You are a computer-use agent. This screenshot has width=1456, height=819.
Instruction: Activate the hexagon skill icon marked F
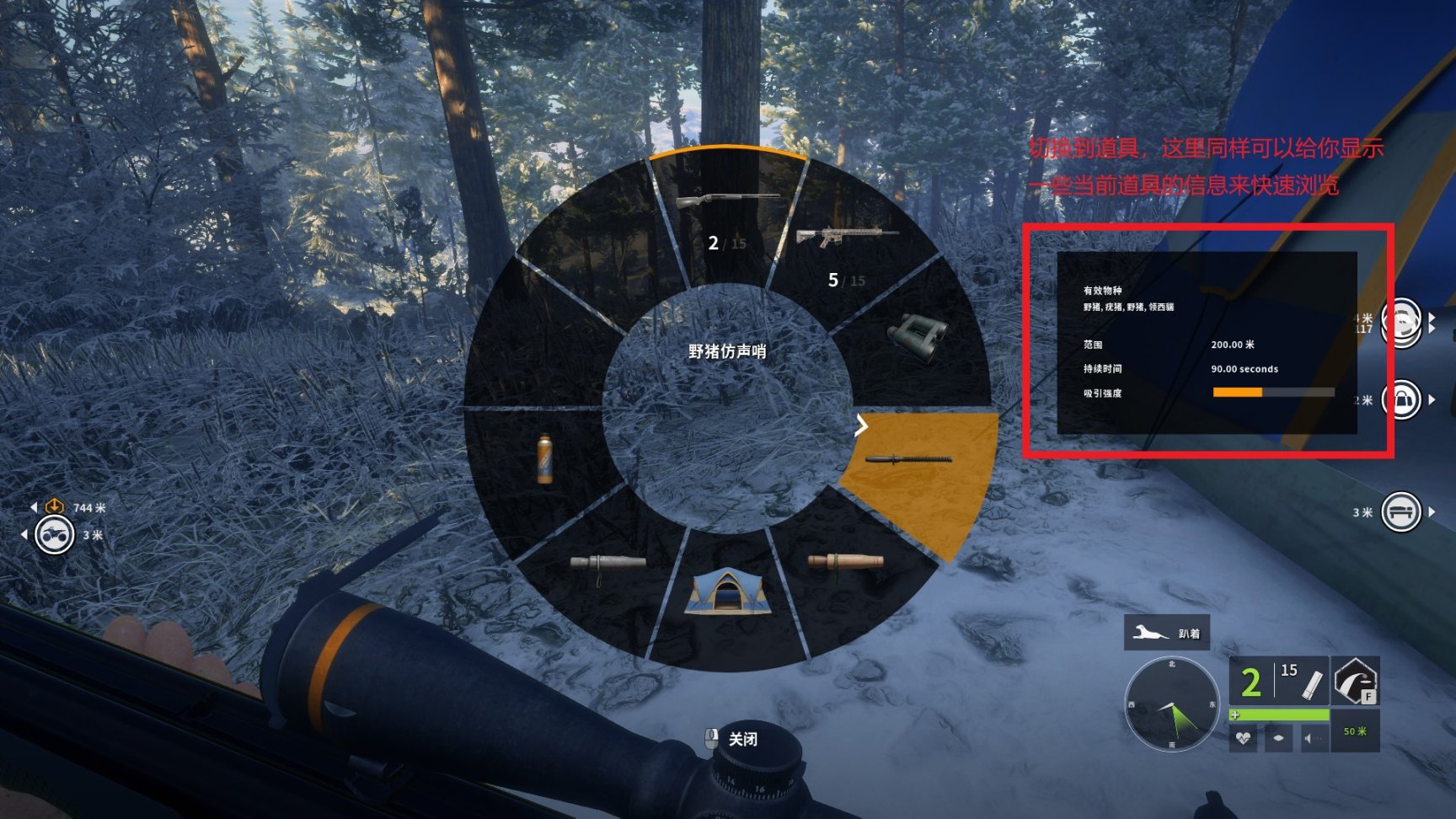(1355, 681)
